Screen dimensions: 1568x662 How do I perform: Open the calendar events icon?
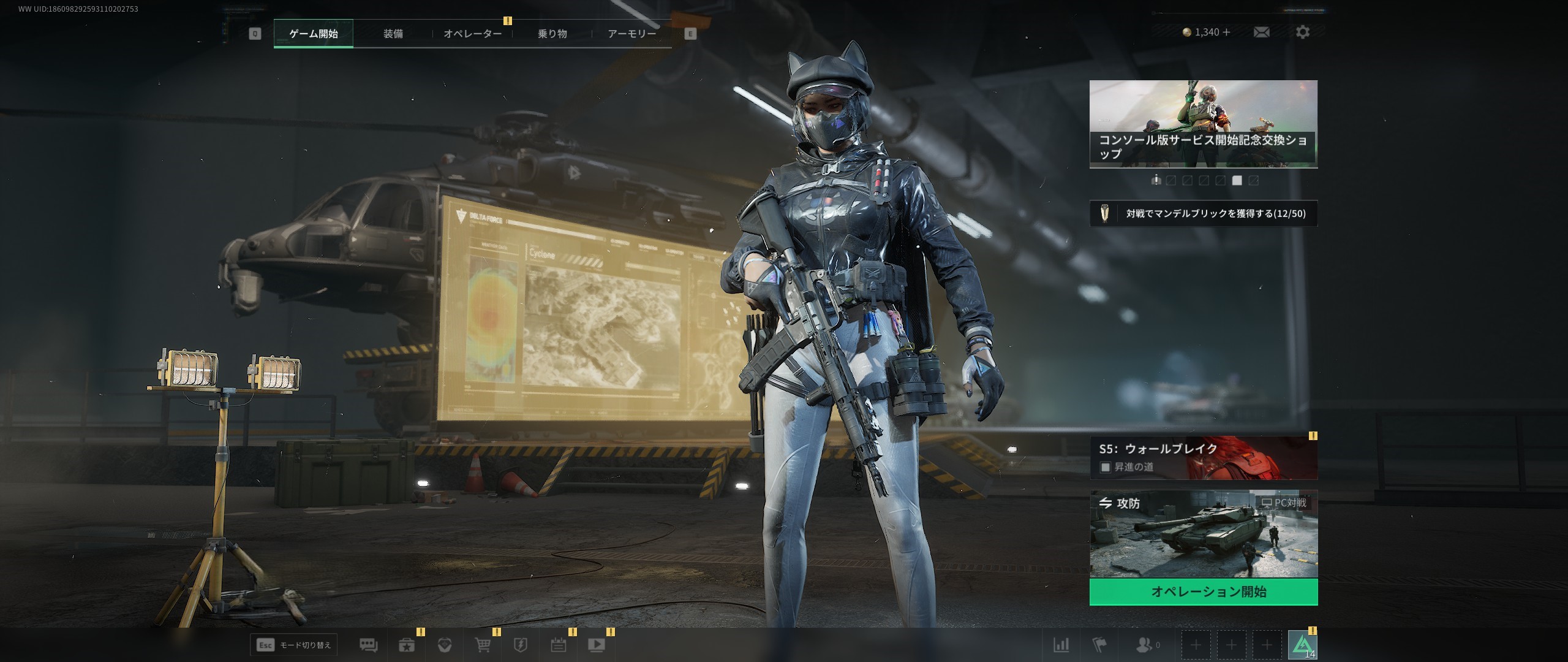(x=558, y=645)
